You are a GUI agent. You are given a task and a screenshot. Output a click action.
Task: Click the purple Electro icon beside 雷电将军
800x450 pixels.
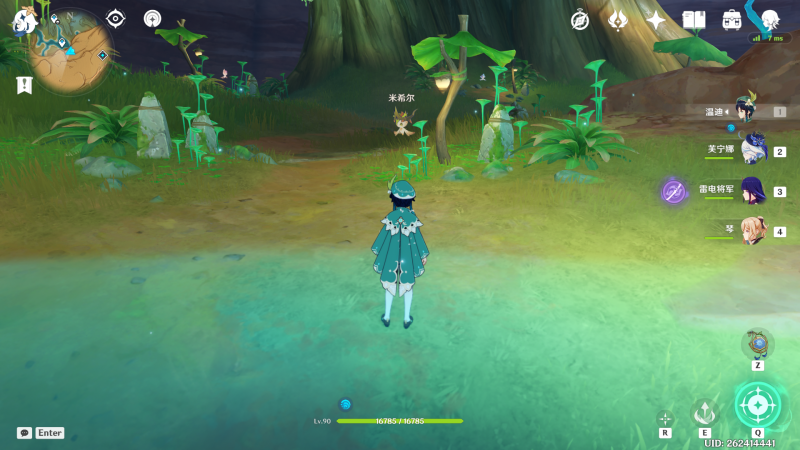pyautogui.click(x=674, y=191)
